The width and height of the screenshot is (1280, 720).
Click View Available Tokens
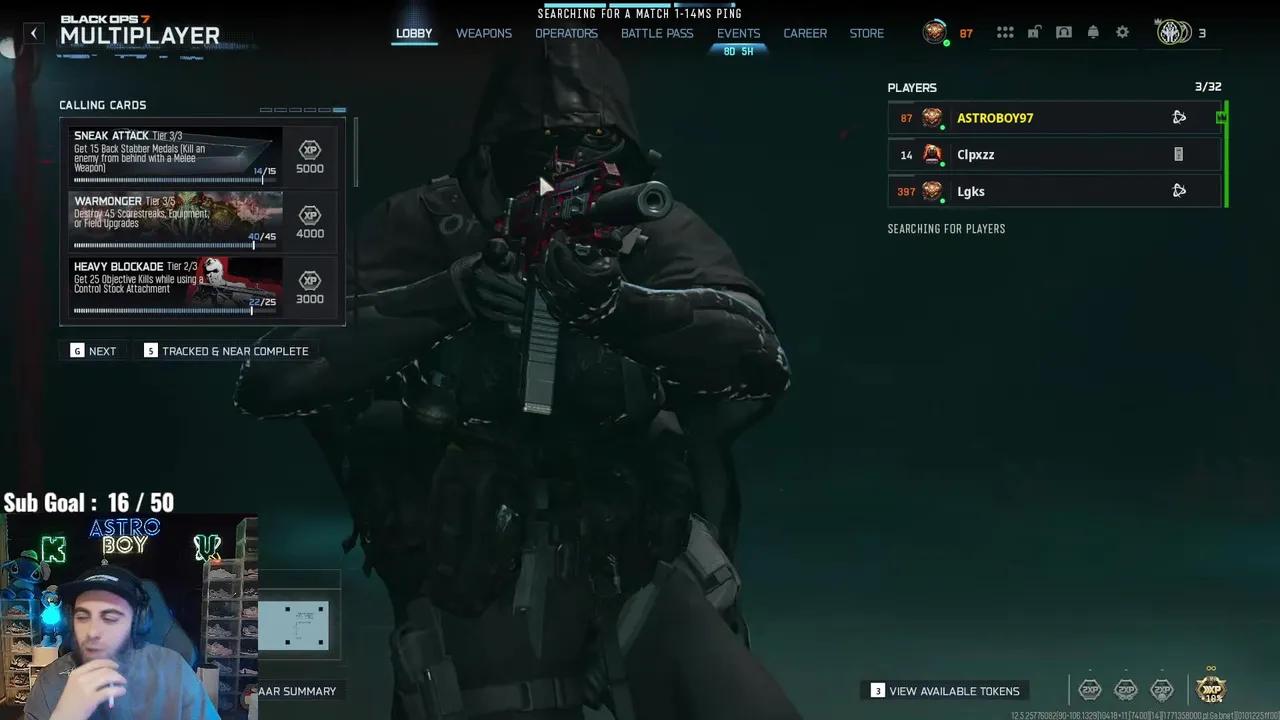tap(945, 691)
